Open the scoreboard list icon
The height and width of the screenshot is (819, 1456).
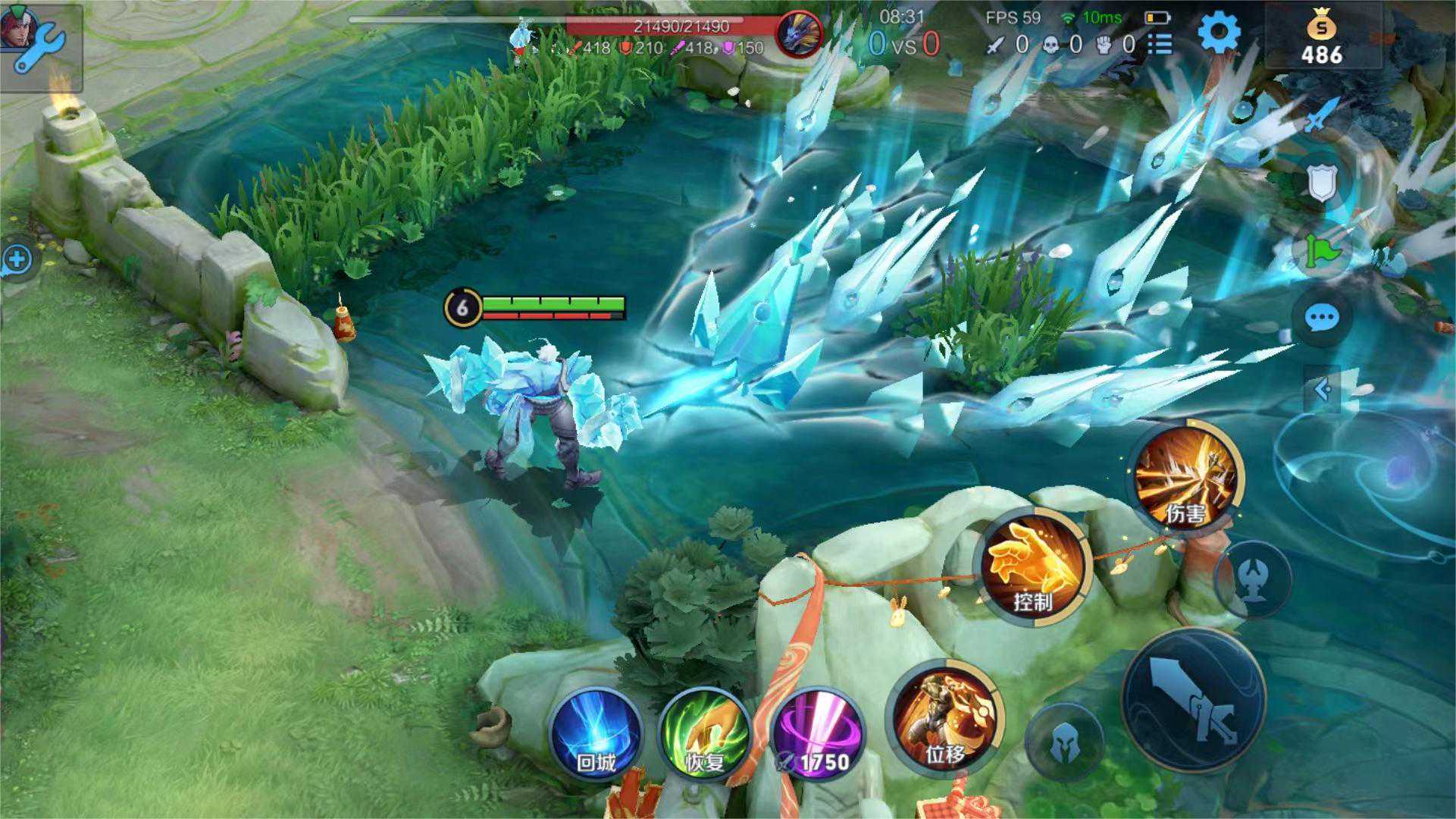tap(1160, 45)
